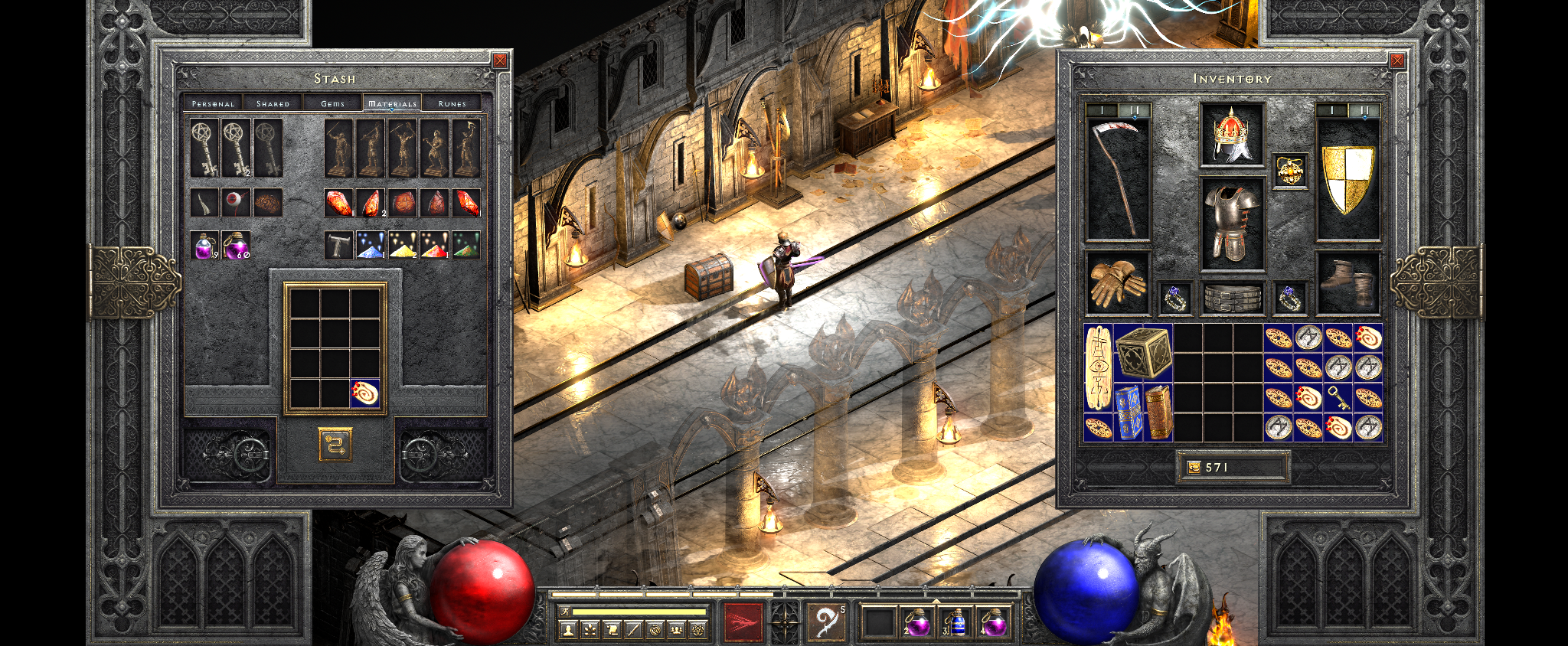This screenshot has height=646, width=1568.
Task: Show the Gems stash tab
Action: 332,103
